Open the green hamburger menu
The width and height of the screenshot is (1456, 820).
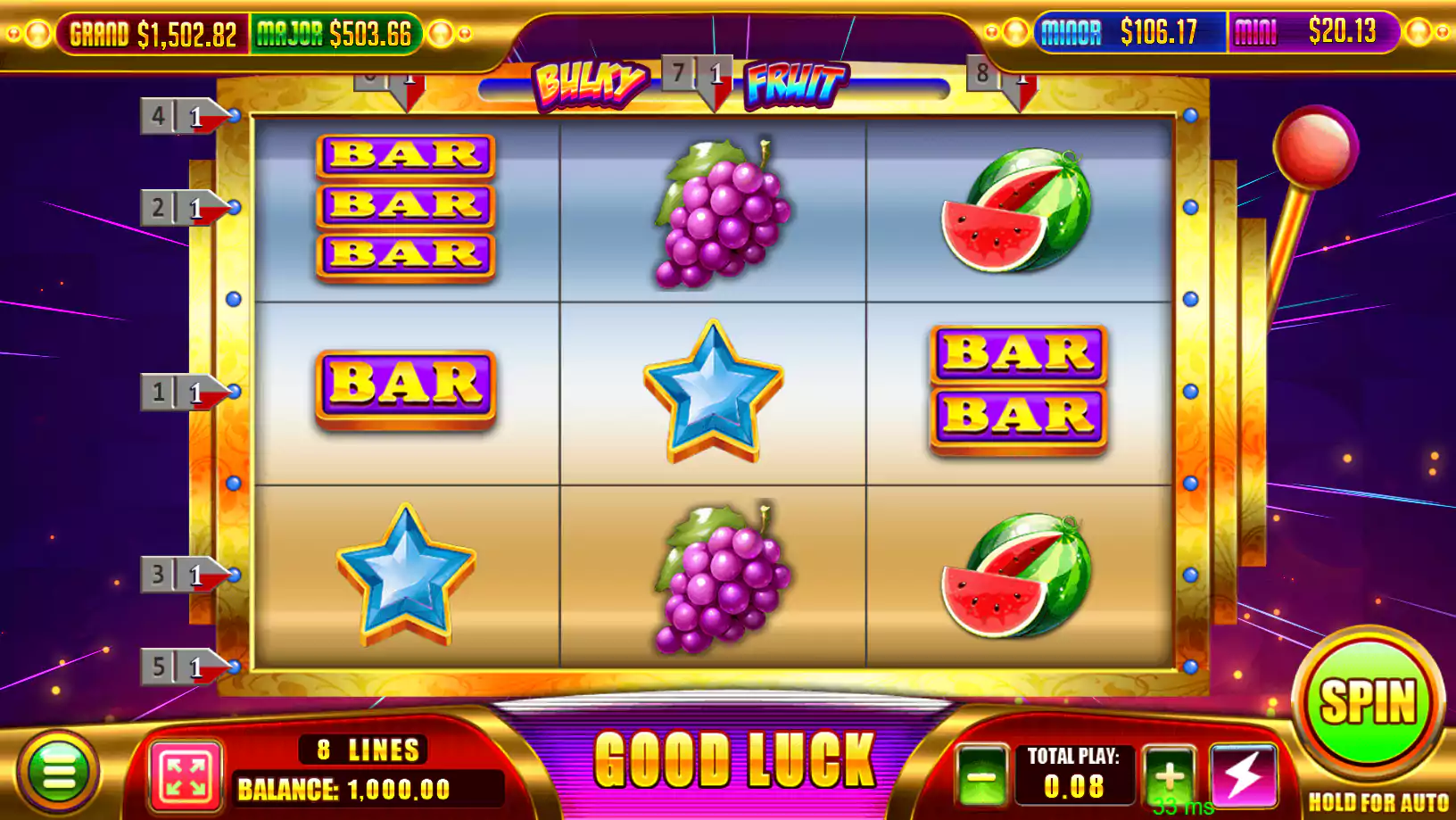pyautogui.click(x=59, y=772)
